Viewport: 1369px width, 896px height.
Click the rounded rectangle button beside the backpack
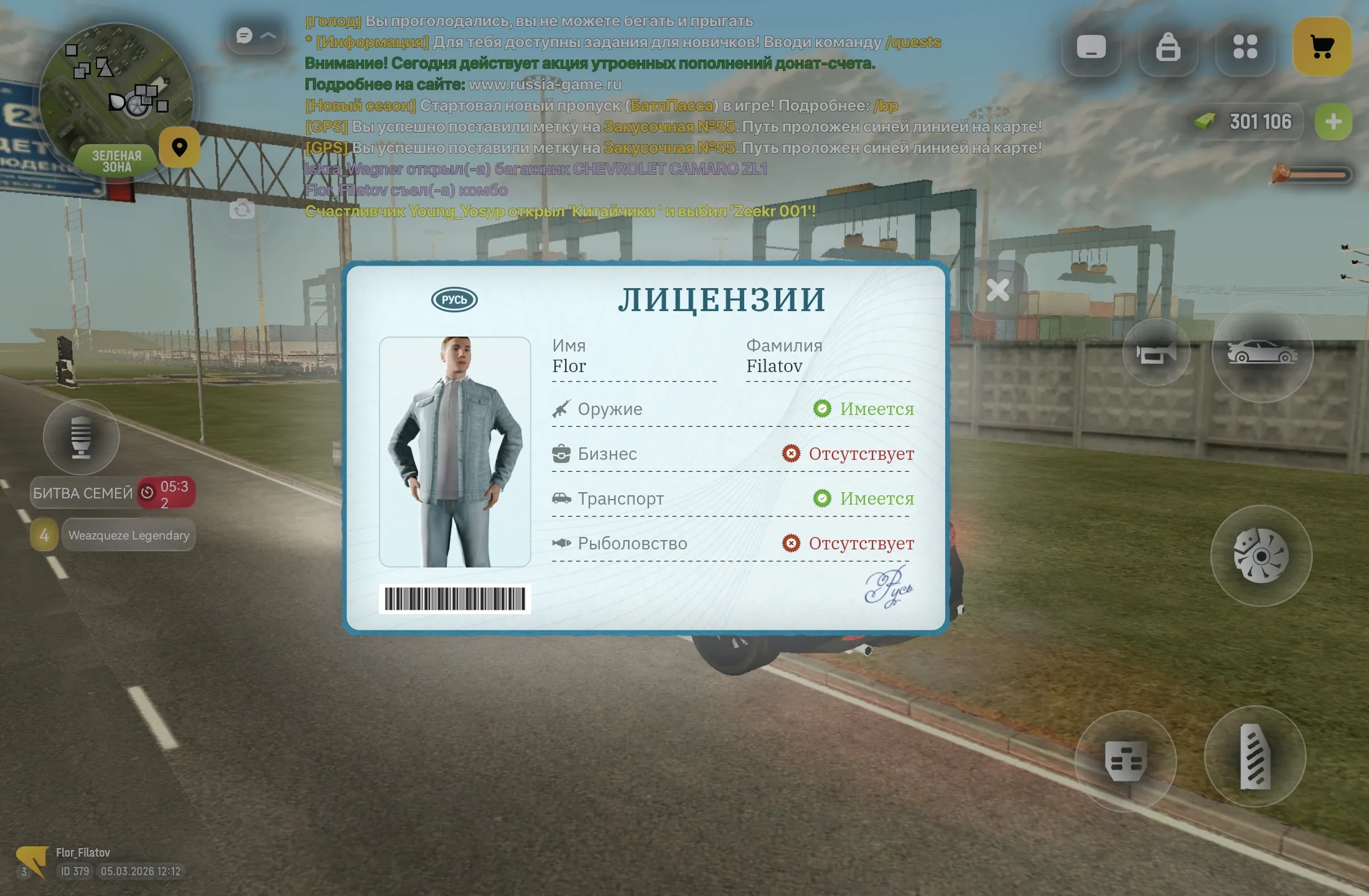pos(1091,47)
